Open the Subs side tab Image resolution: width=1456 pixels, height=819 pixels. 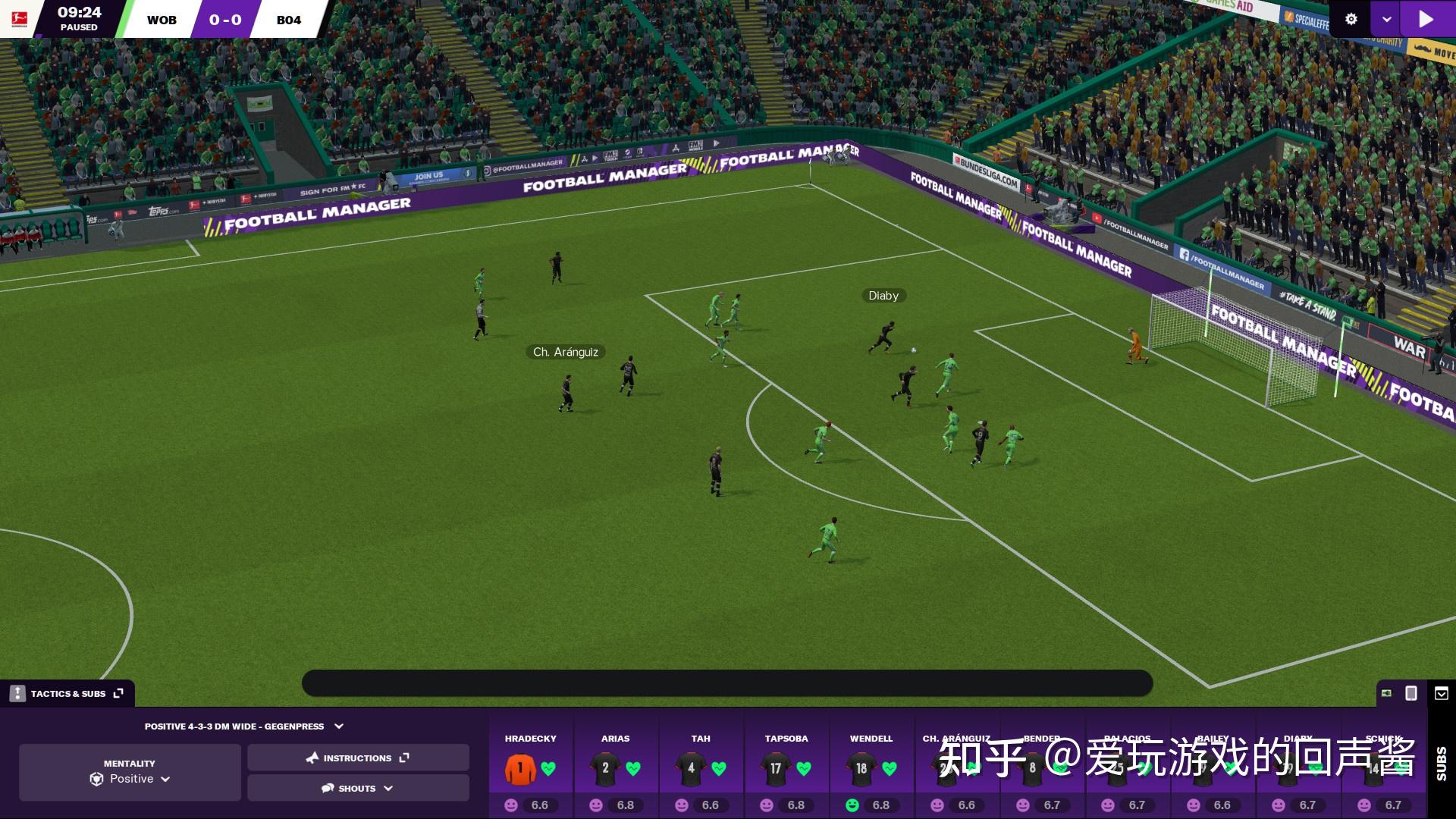[x=1441, y=763]
